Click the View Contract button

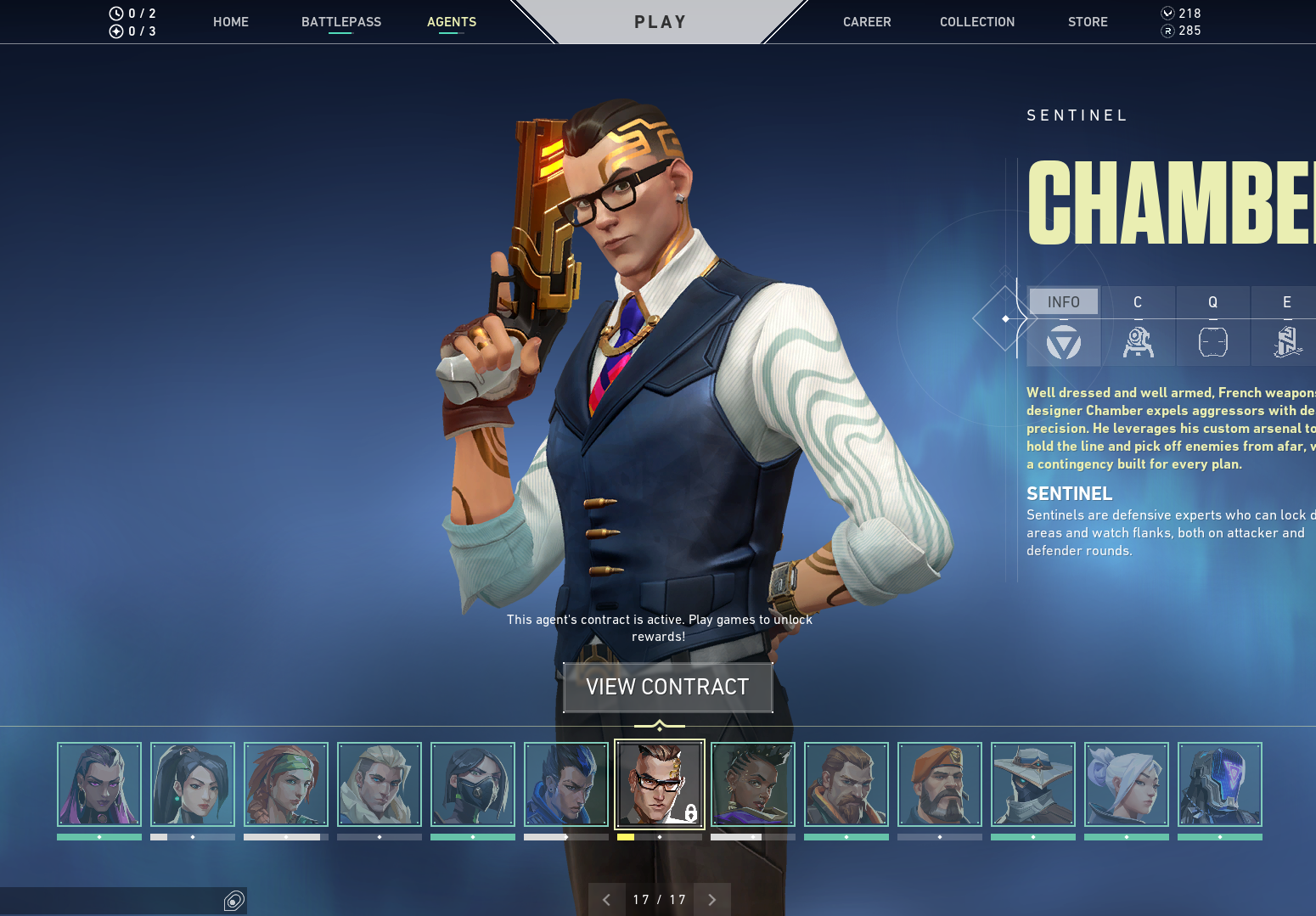point(667,687)
